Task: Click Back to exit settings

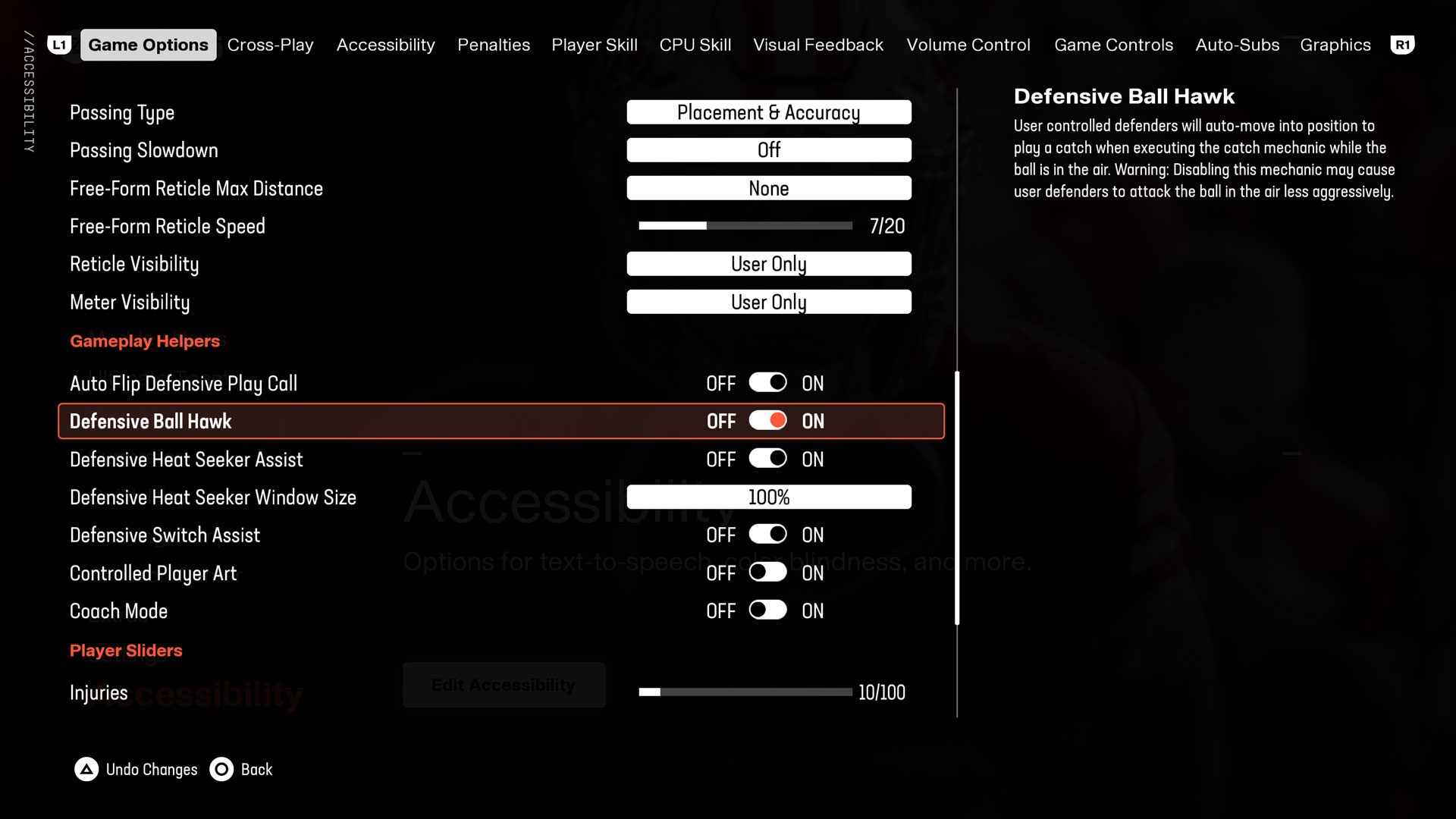Action: click(256, 769)
